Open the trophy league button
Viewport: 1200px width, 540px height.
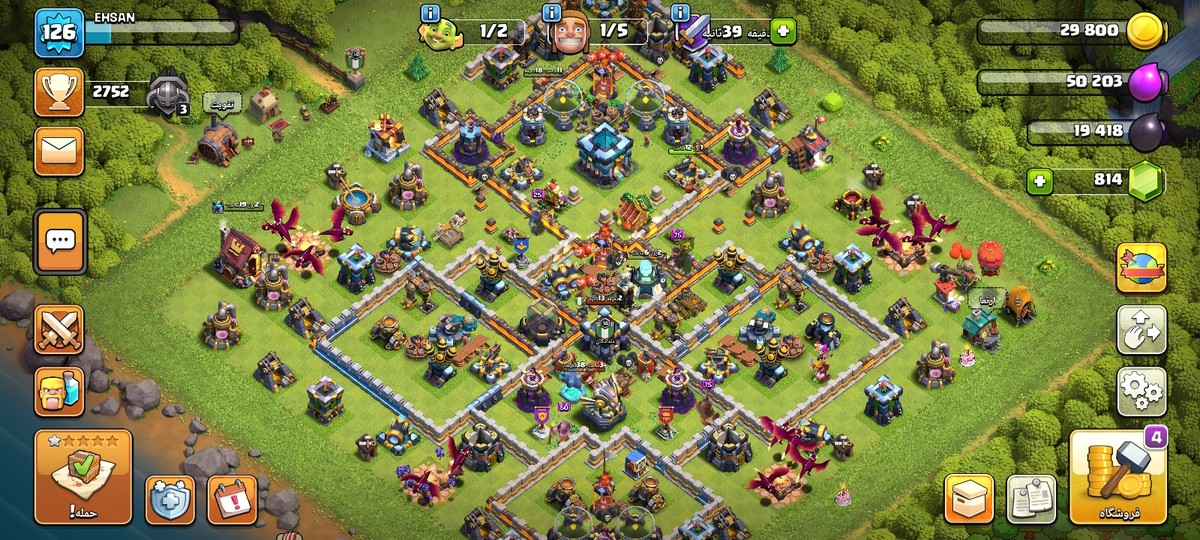tap(59, 92)
